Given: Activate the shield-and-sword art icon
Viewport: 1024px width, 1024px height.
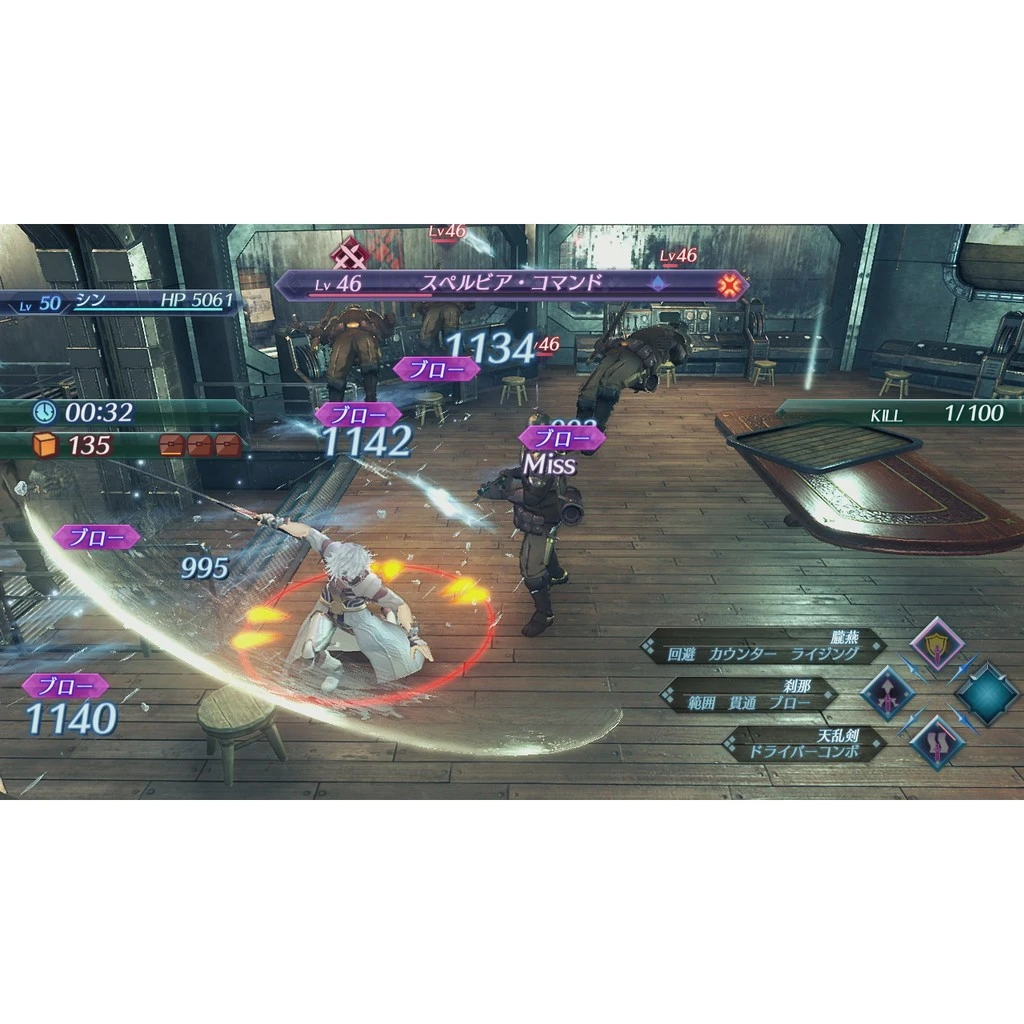Looking at the screenshot, I should [937, 643].
